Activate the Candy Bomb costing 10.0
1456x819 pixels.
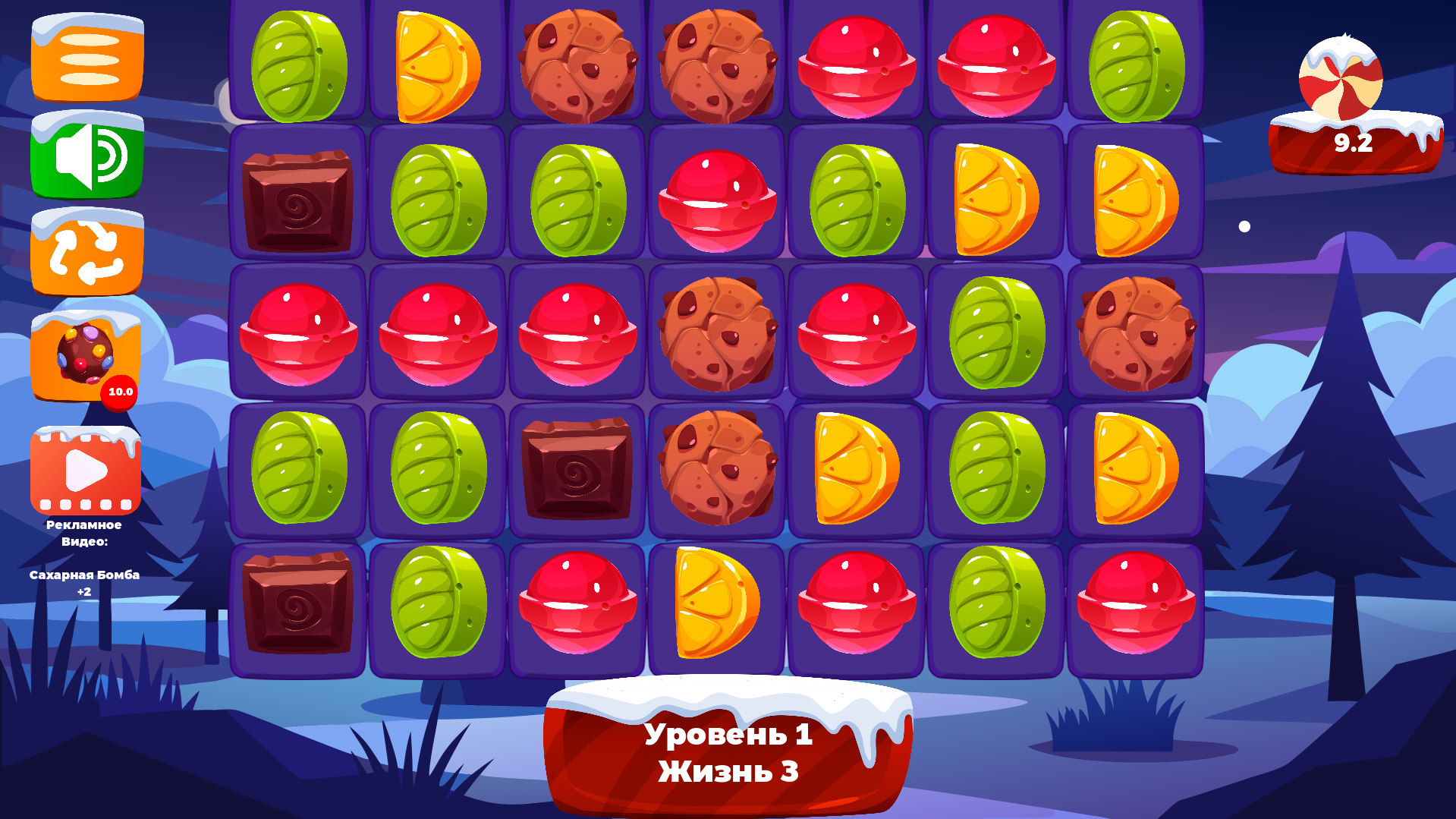(x=85, y=357)
